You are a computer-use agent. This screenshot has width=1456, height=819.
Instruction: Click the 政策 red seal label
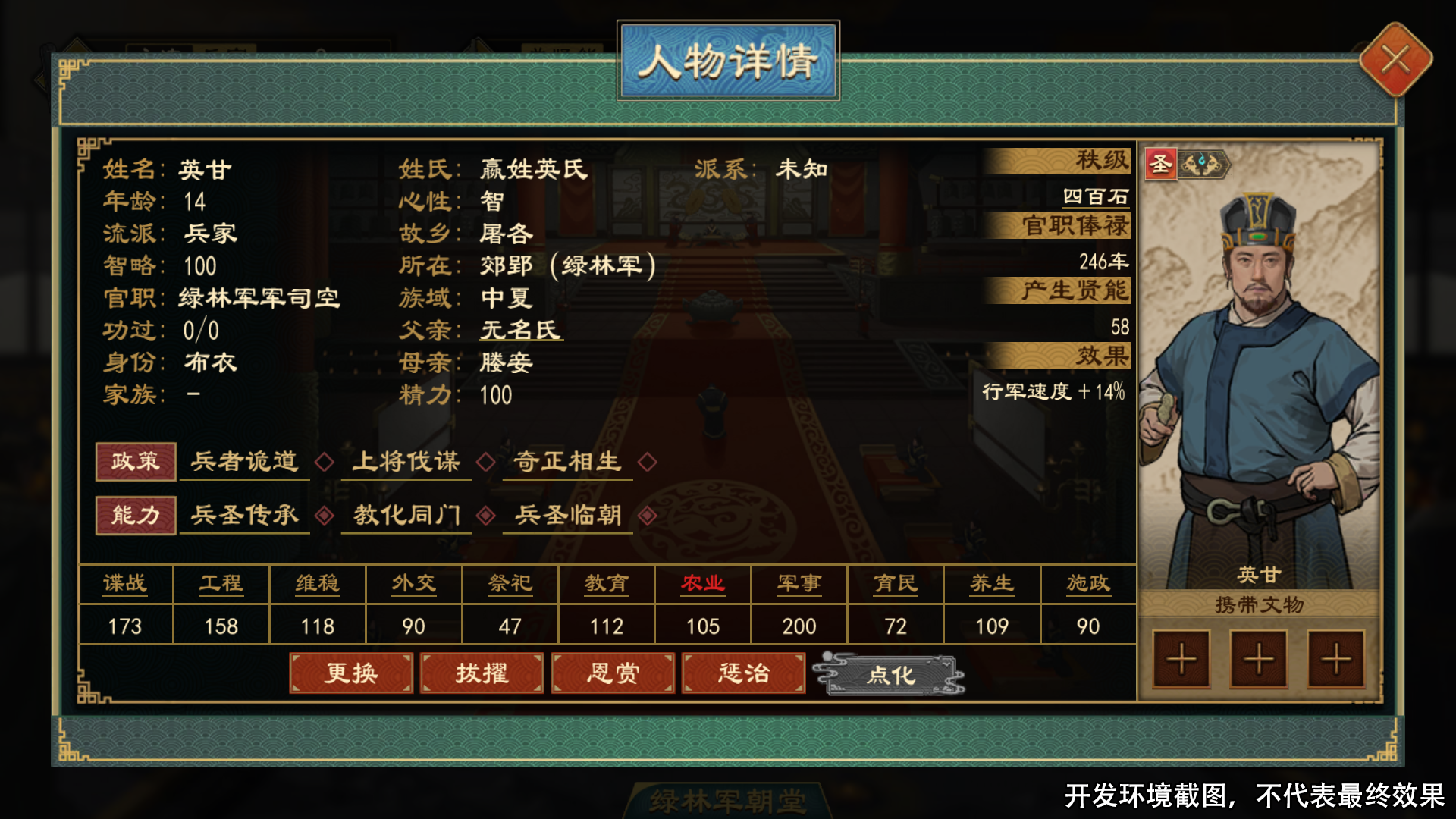135,462
